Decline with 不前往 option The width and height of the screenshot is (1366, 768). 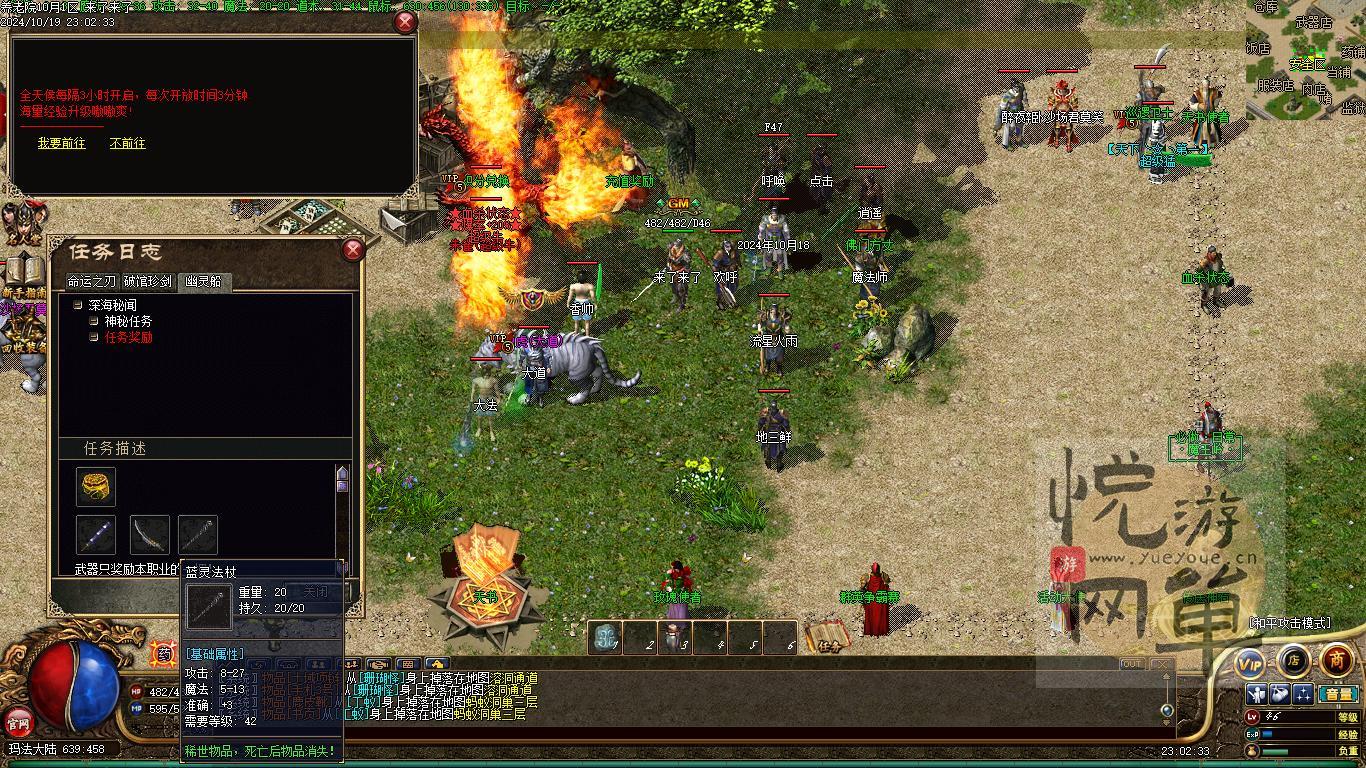(x=127, y=144)
